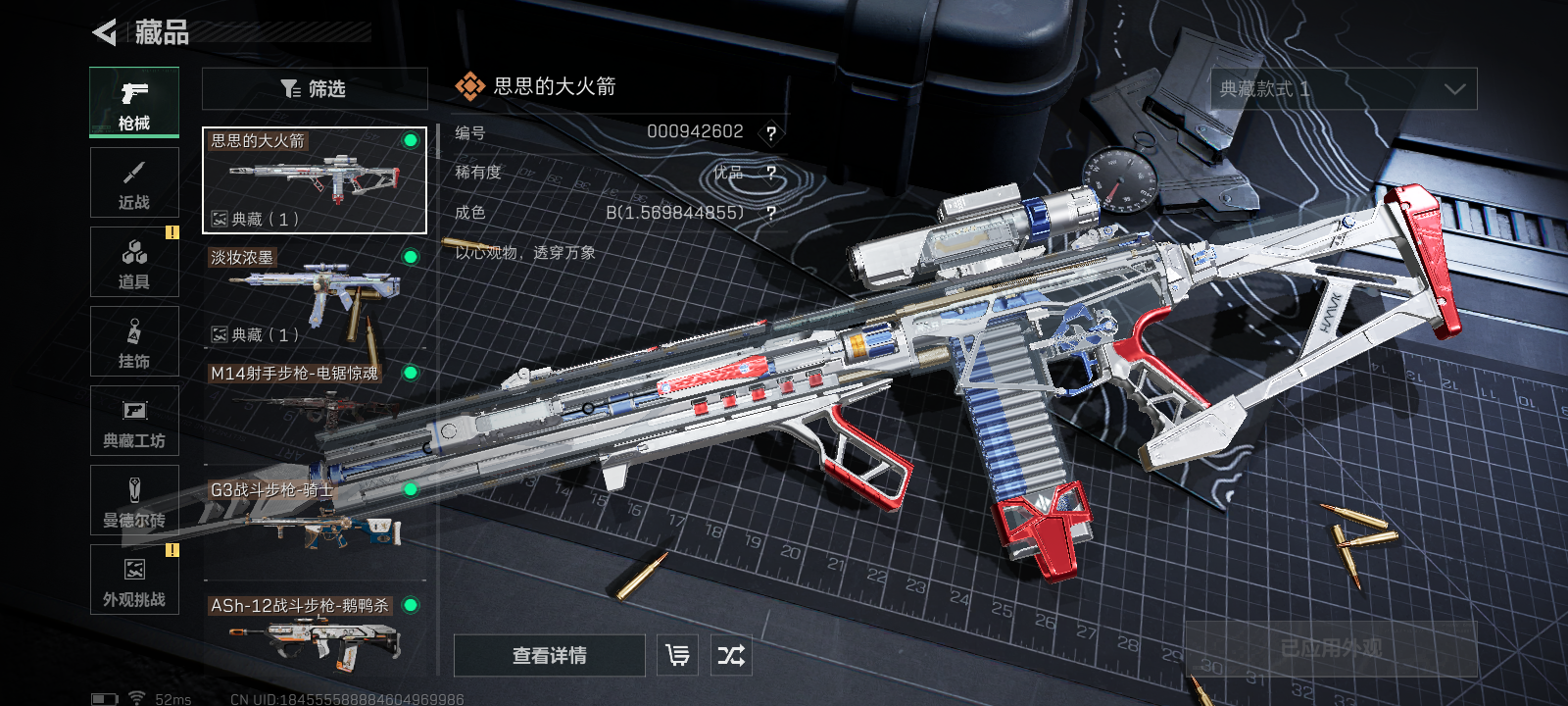
Task: Show help for the 编号 serial number
Action: tap(771, 133)
